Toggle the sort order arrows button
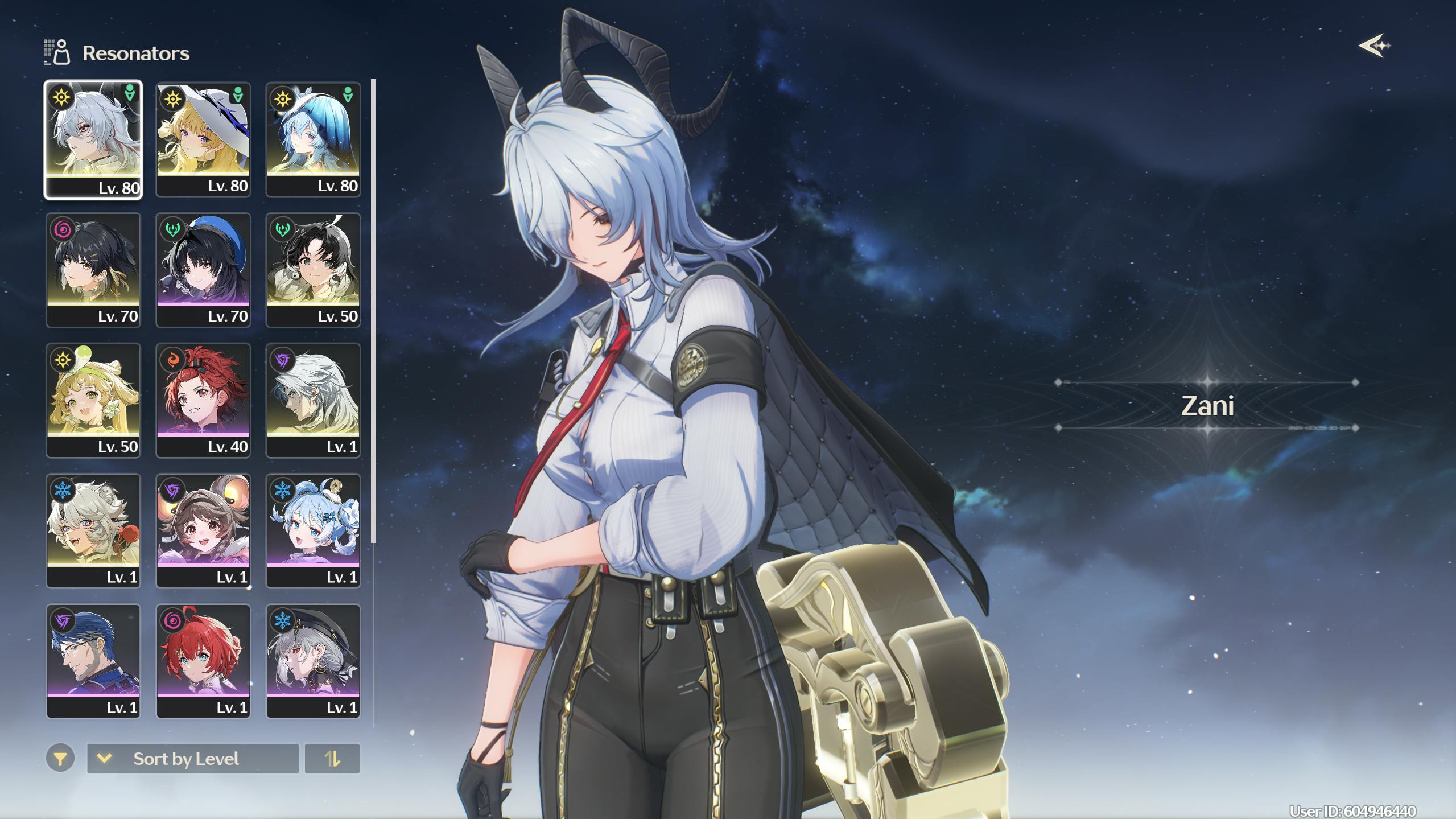 [332, 759]
